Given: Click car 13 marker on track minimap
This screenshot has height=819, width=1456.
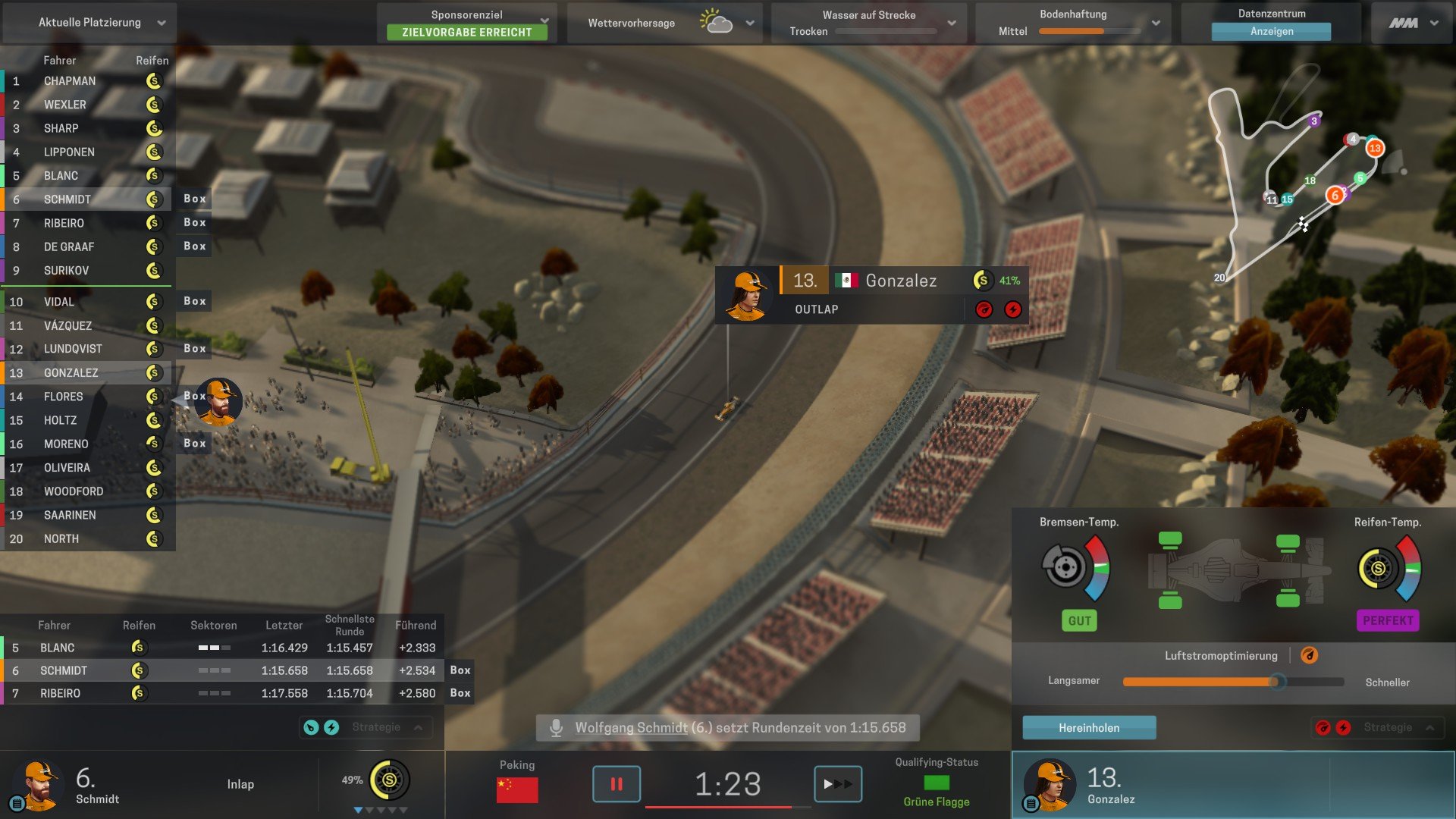Looking at the screenshot, I should [1374, 148].
